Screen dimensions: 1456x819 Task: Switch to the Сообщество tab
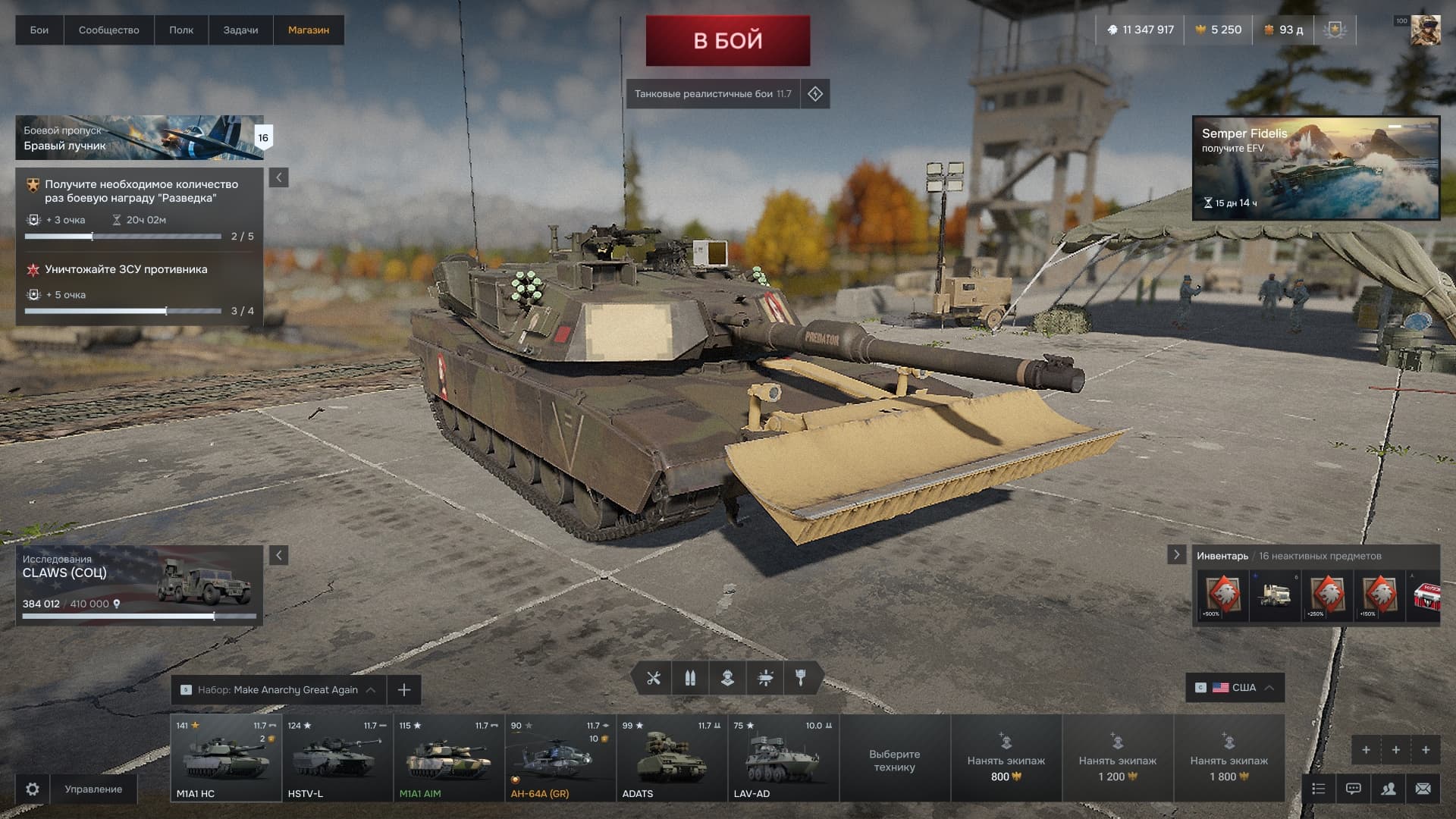point(108,30)
